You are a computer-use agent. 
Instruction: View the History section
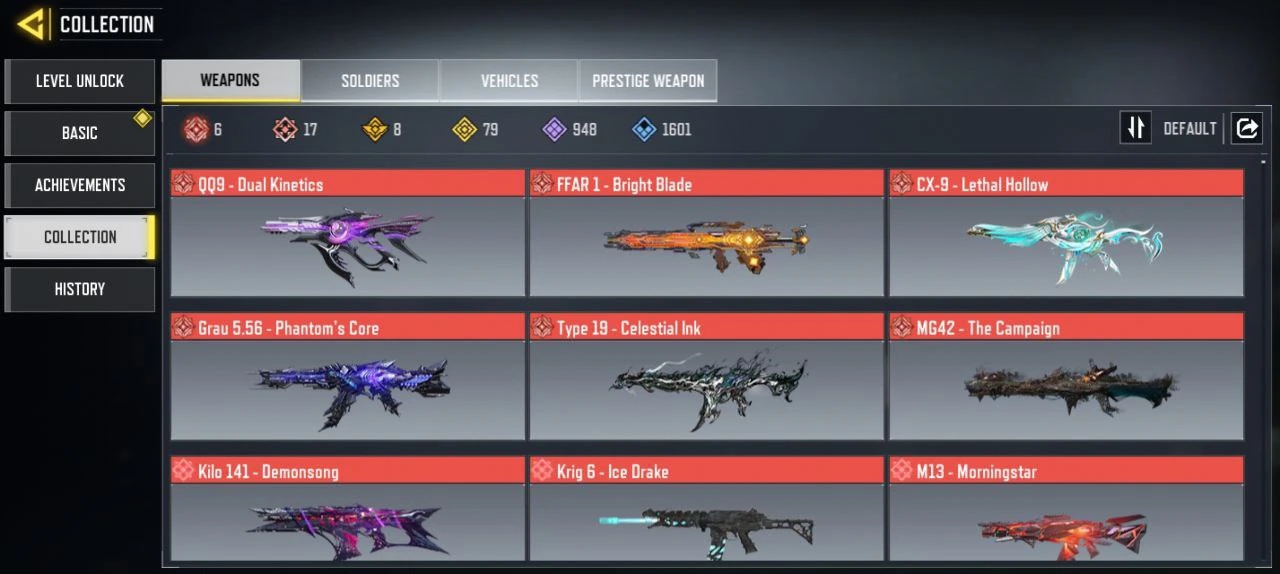coord(80,289)
